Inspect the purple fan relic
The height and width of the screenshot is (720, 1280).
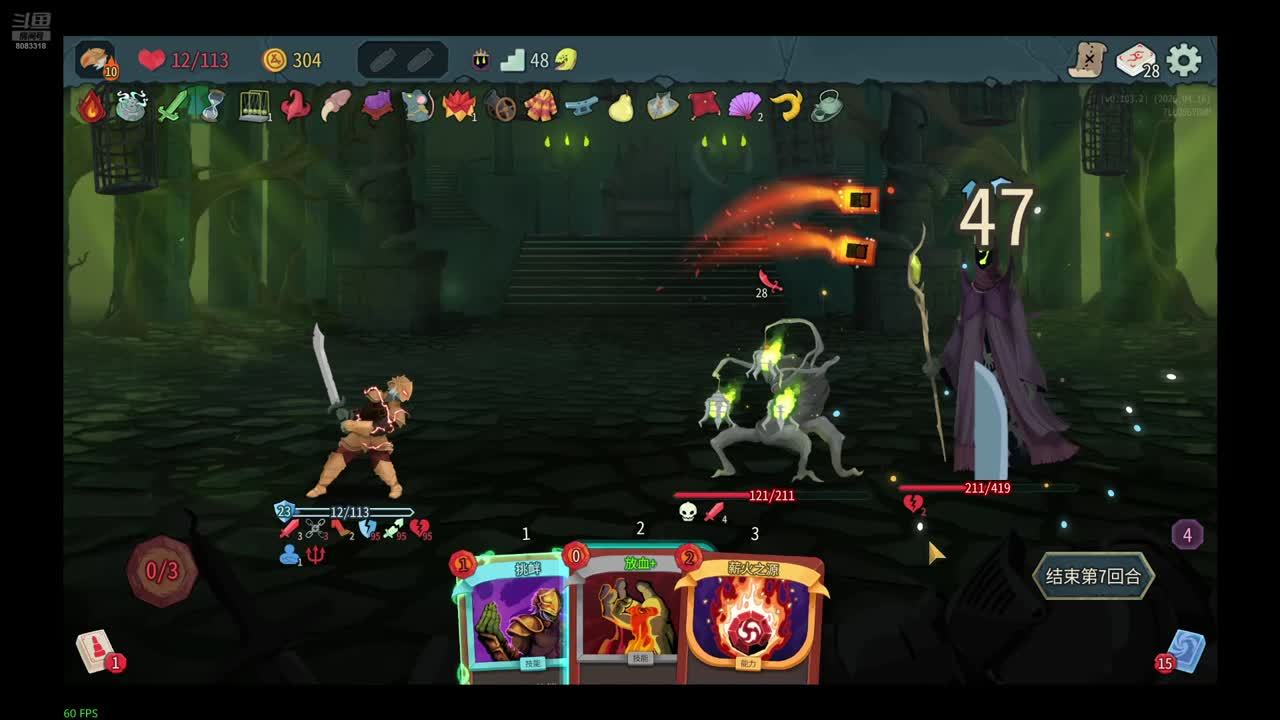[745, 106]
